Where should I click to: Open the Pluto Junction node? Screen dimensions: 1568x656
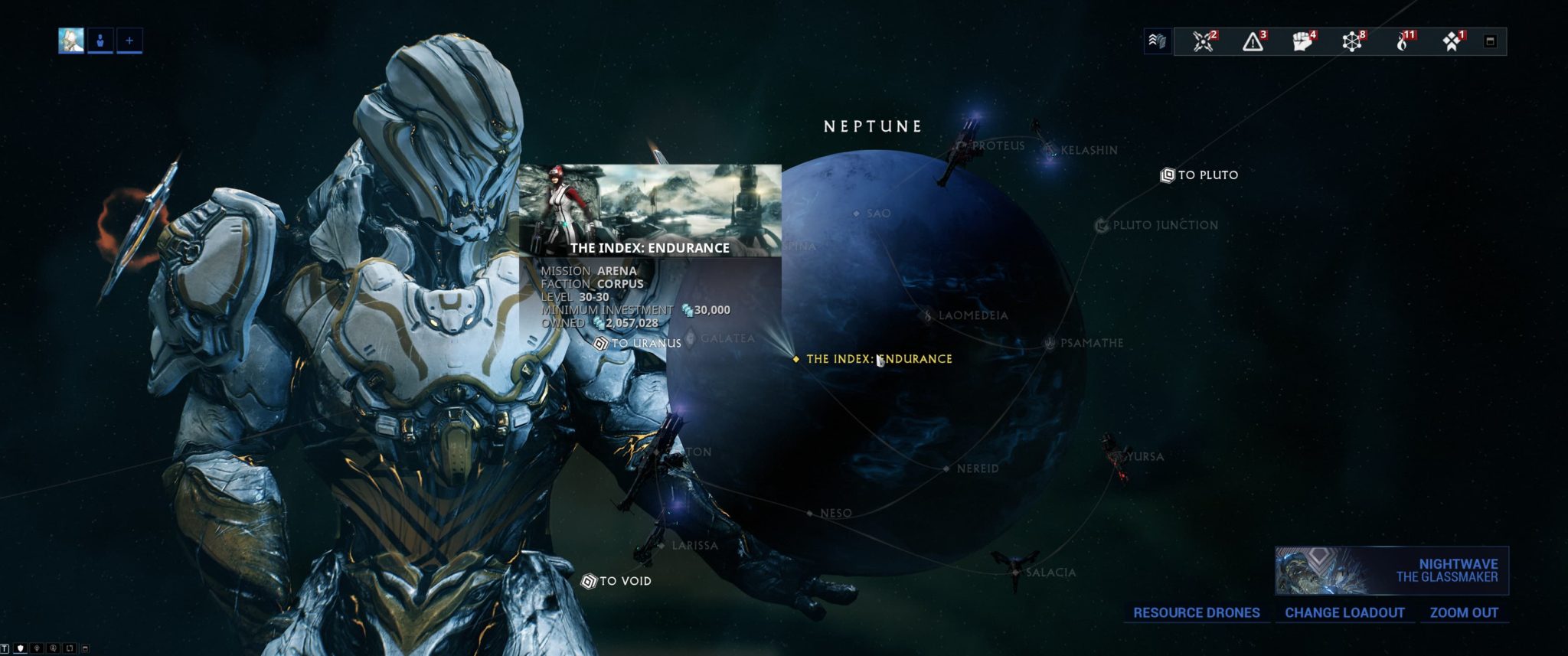1157,226
